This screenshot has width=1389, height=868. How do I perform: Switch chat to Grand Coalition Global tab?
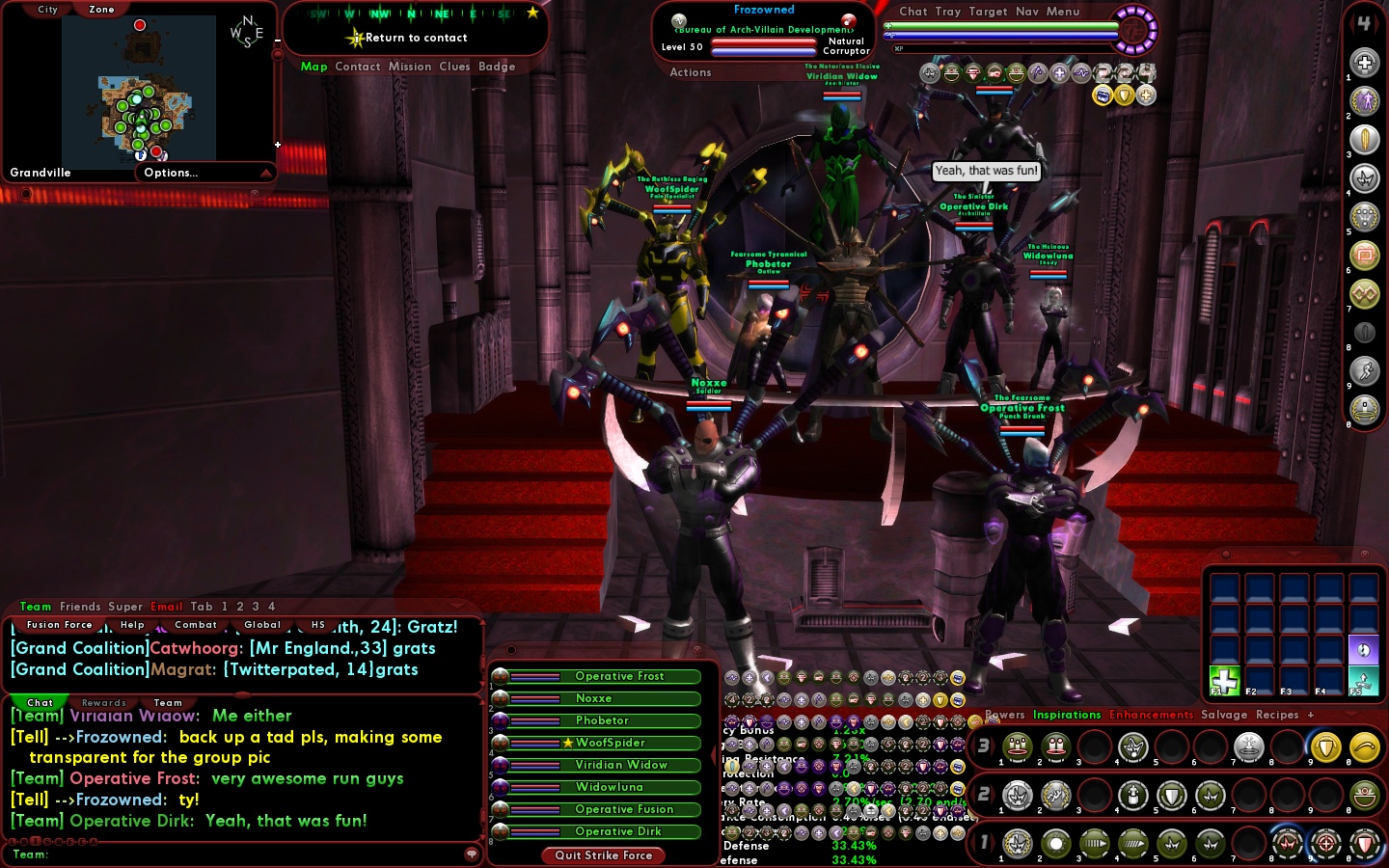(262, 625)
